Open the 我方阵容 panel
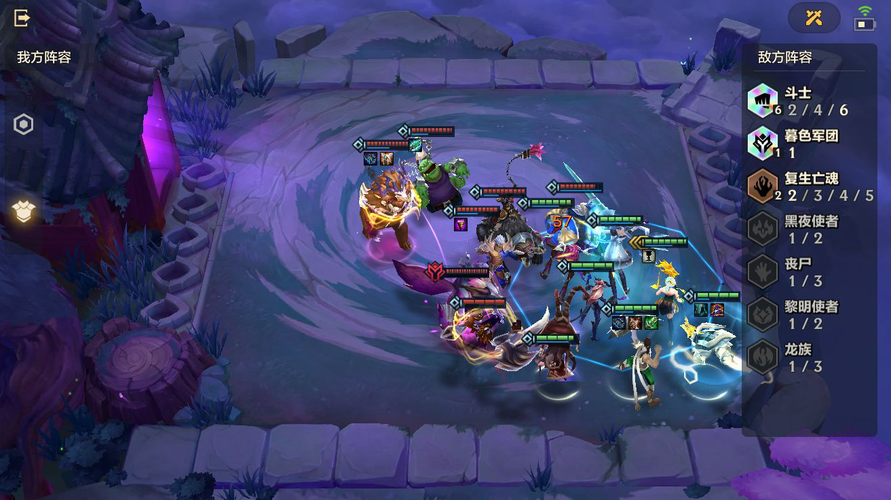 click(x=44, y=58)
